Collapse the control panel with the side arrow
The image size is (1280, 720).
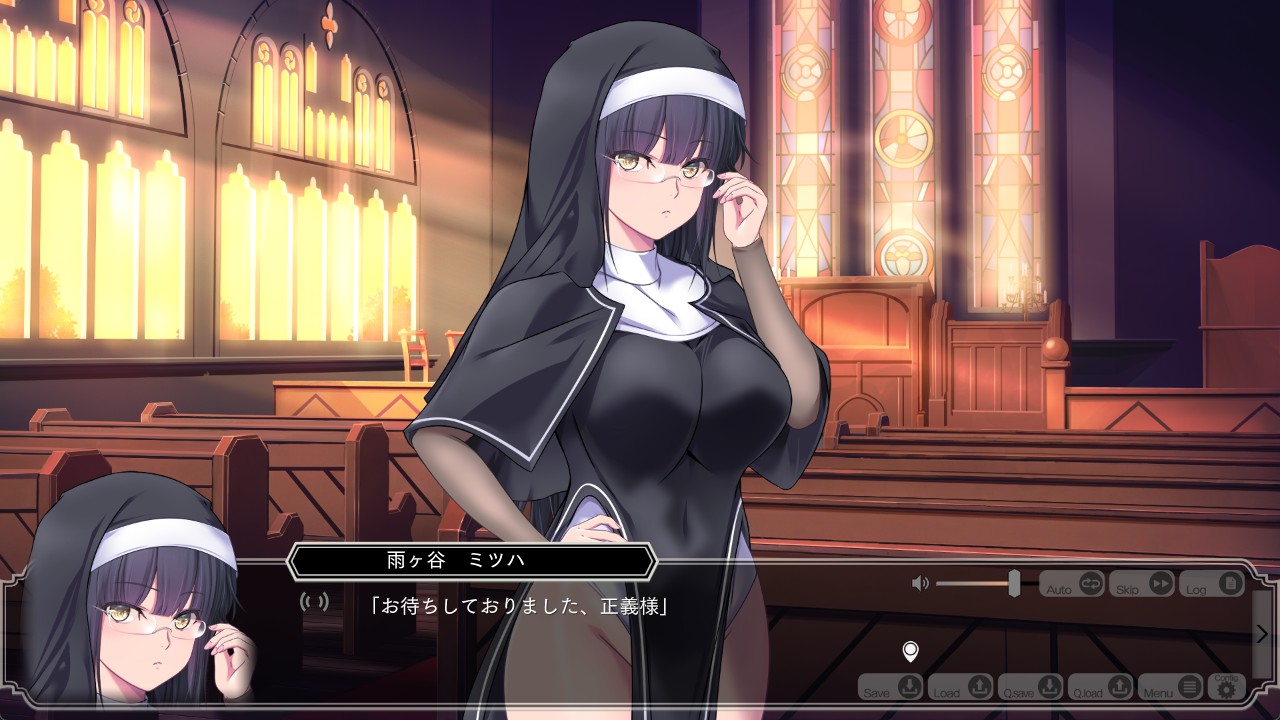click(1262, 634)
